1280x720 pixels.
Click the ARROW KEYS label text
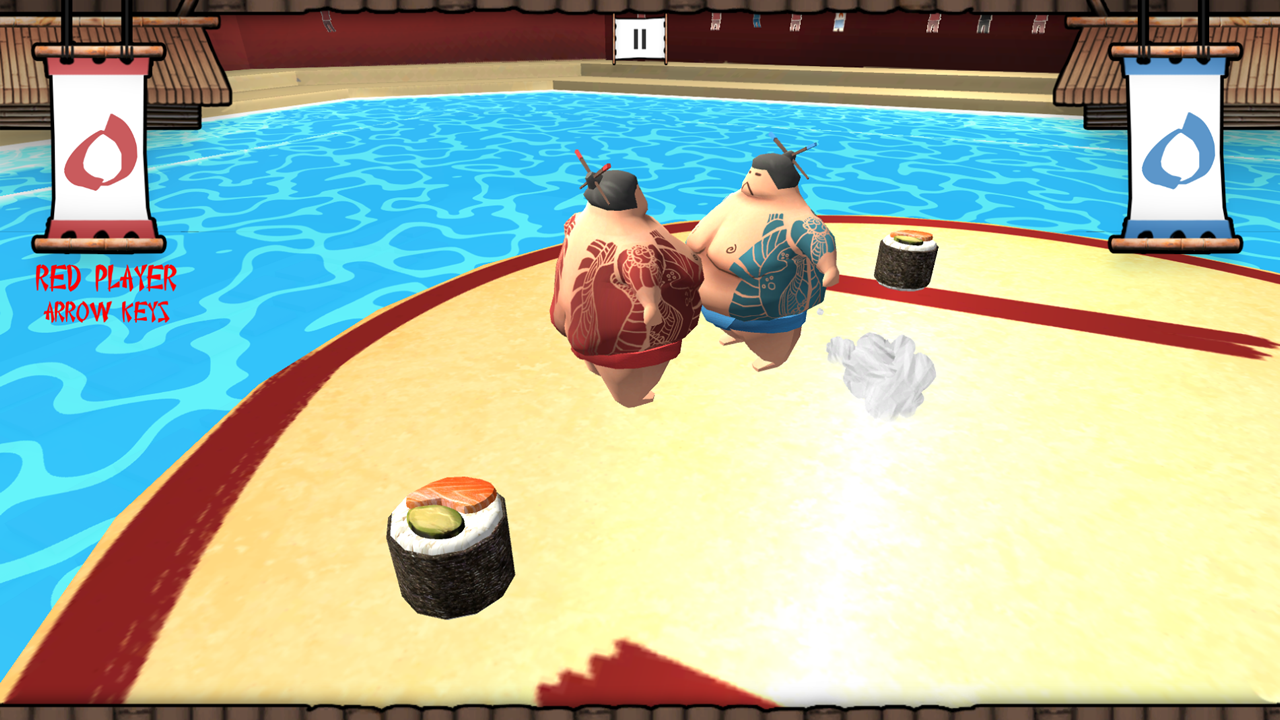click(108, 312)
